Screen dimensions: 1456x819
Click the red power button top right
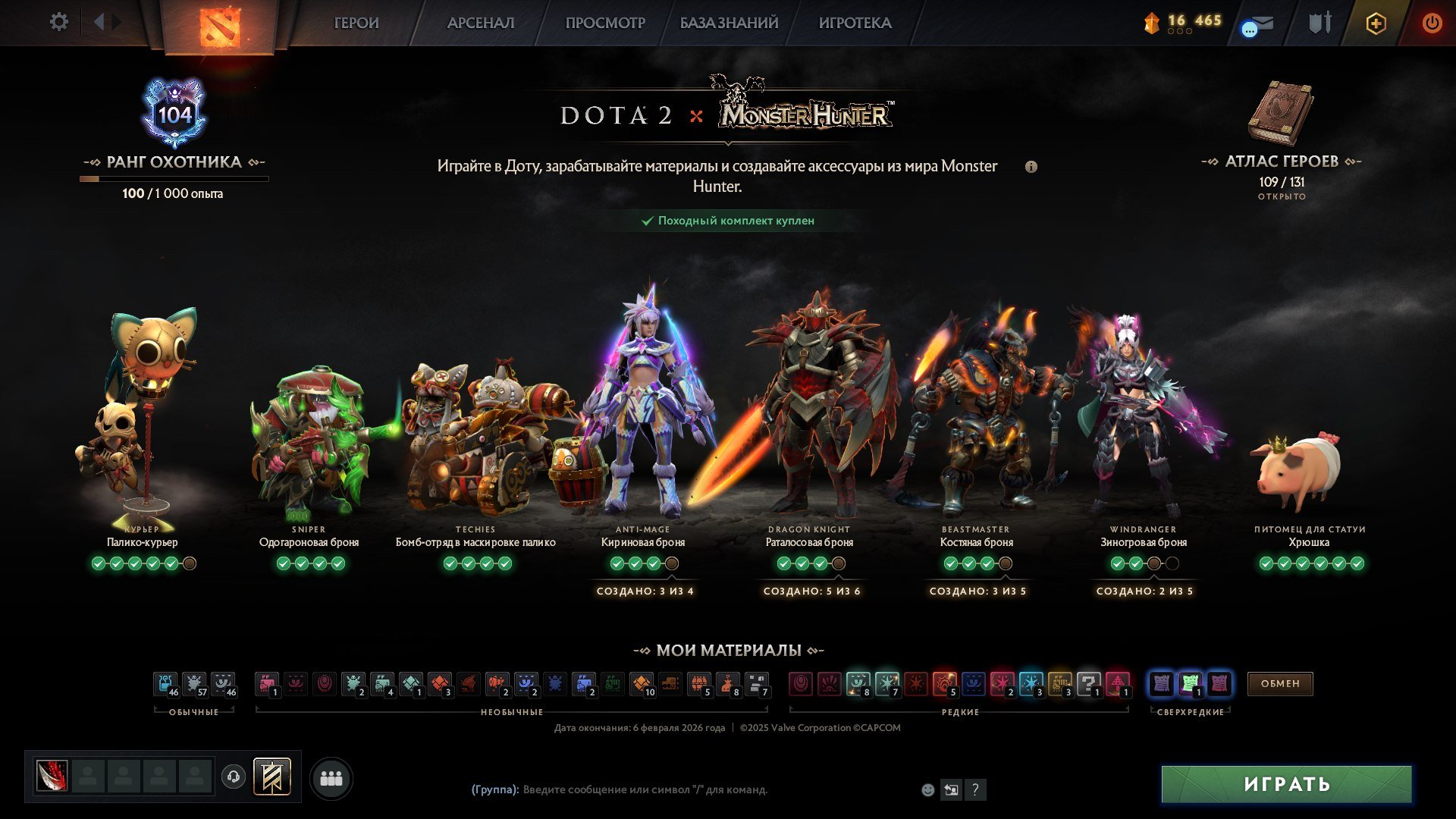[x=1432, y=24]
